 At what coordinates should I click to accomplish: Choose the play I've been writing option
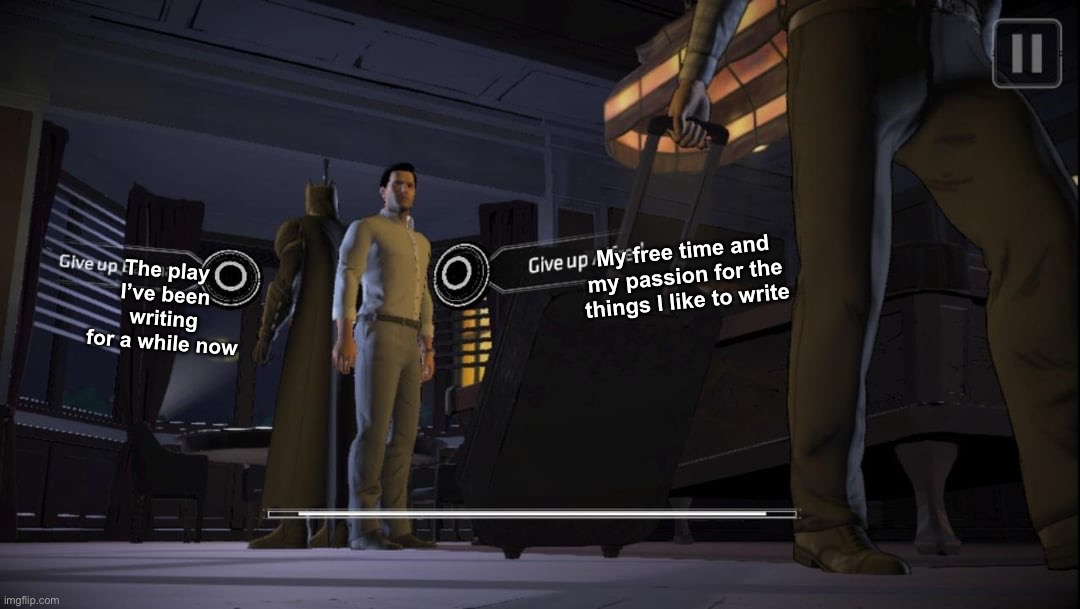(x=231, y=276)
